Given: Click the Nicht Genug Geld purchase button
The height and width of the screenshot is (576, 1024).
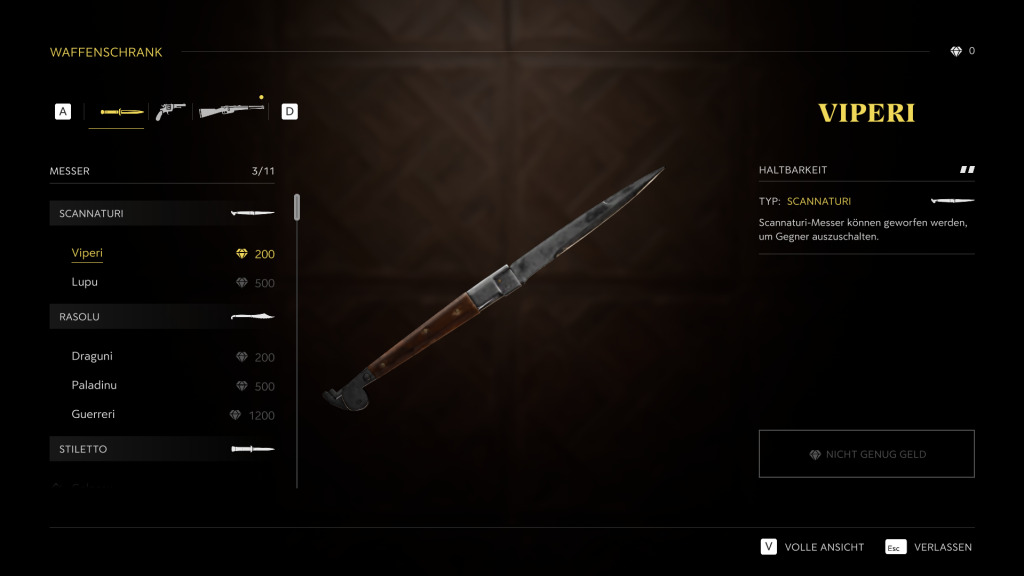Looking at the screenshot, I should point(866,454).
